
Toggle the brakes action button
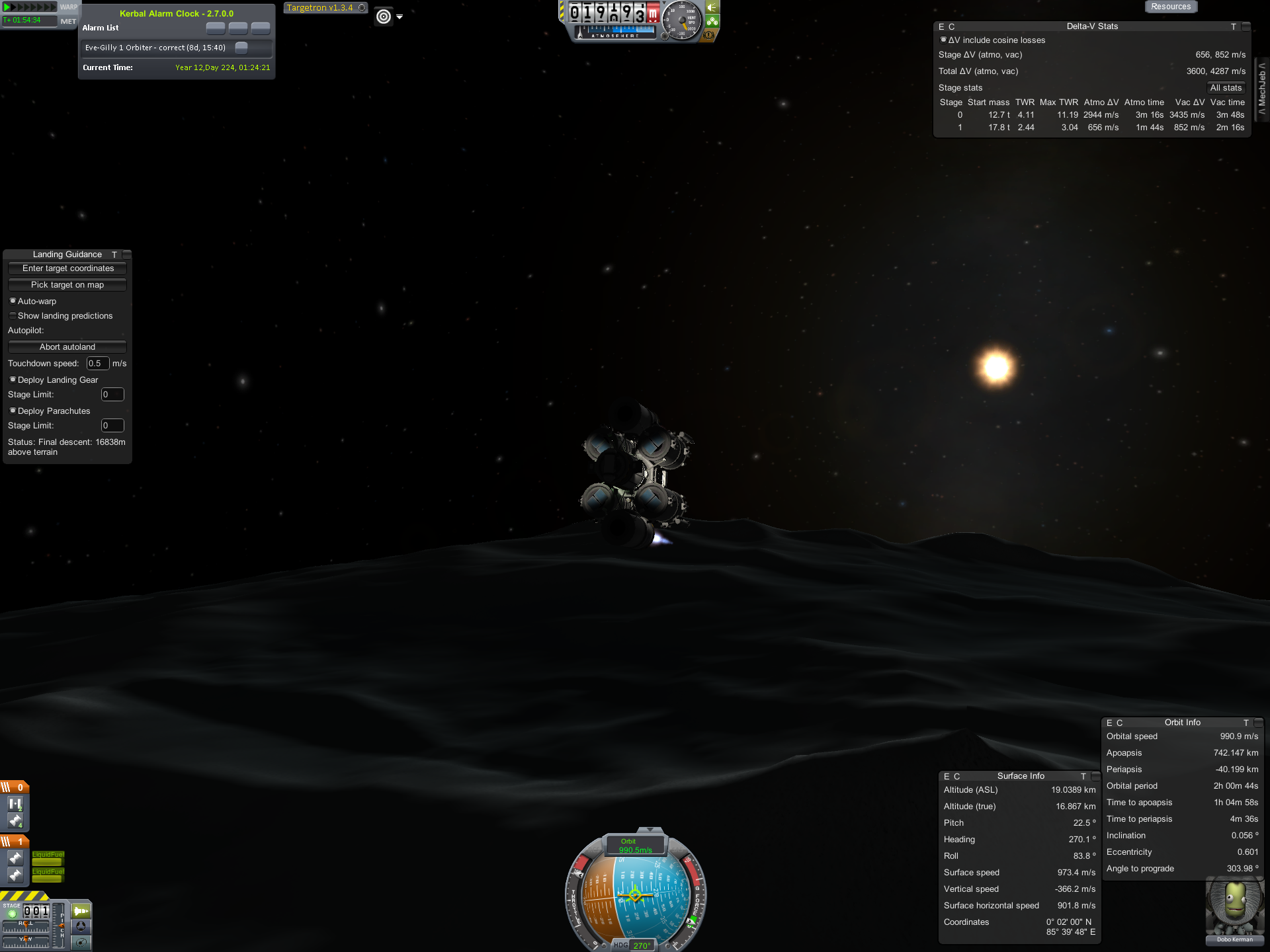708,35
